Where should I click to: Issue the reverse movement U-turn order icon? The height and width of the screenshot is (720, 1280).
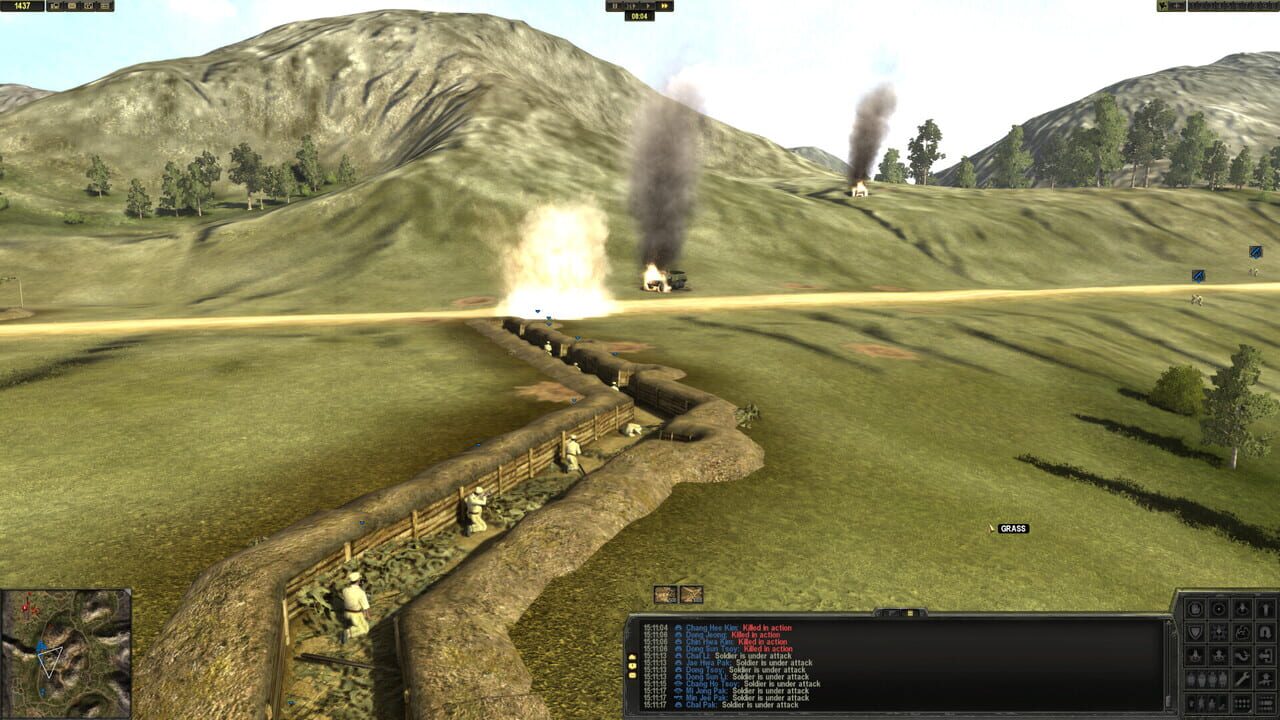click(1267, 631)
